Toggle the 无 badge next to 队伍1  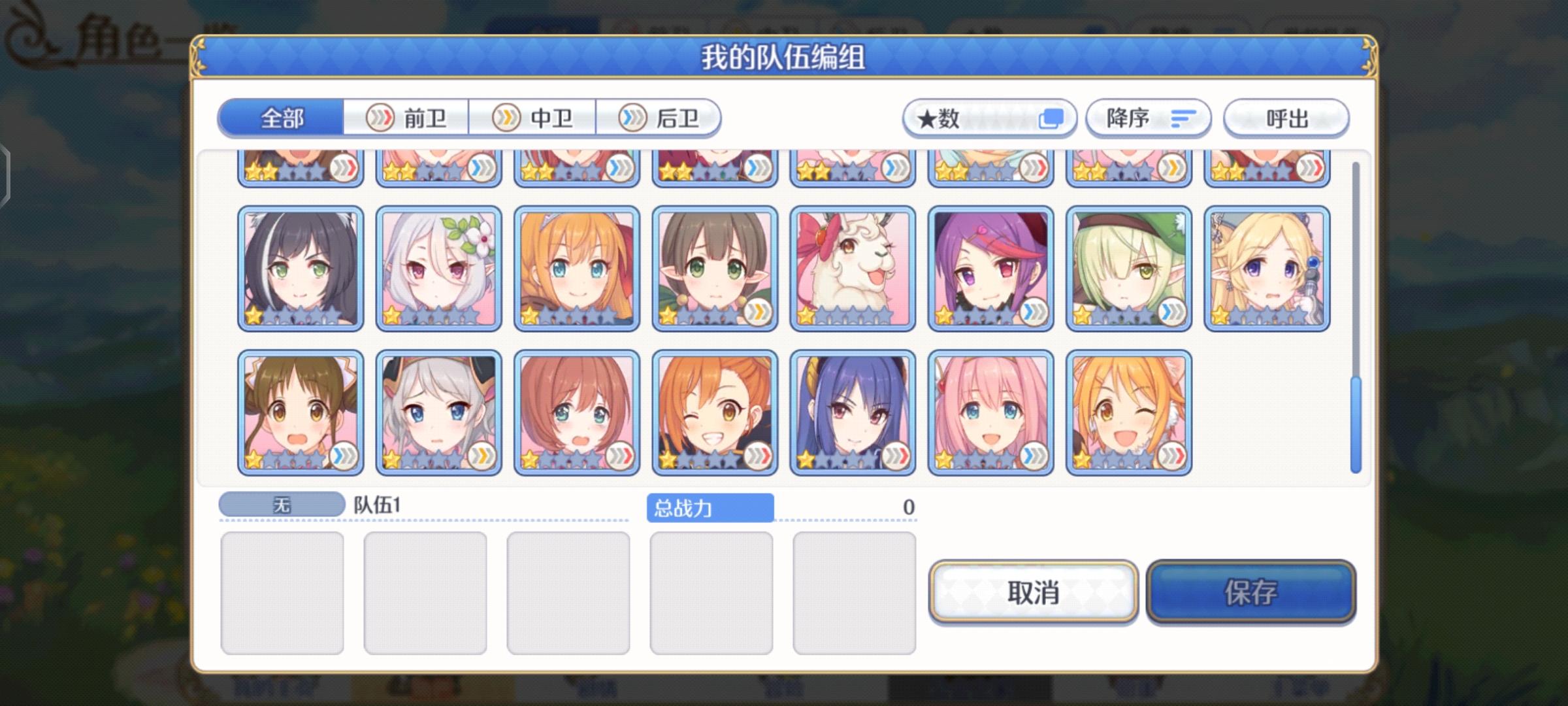pos(282,504)
